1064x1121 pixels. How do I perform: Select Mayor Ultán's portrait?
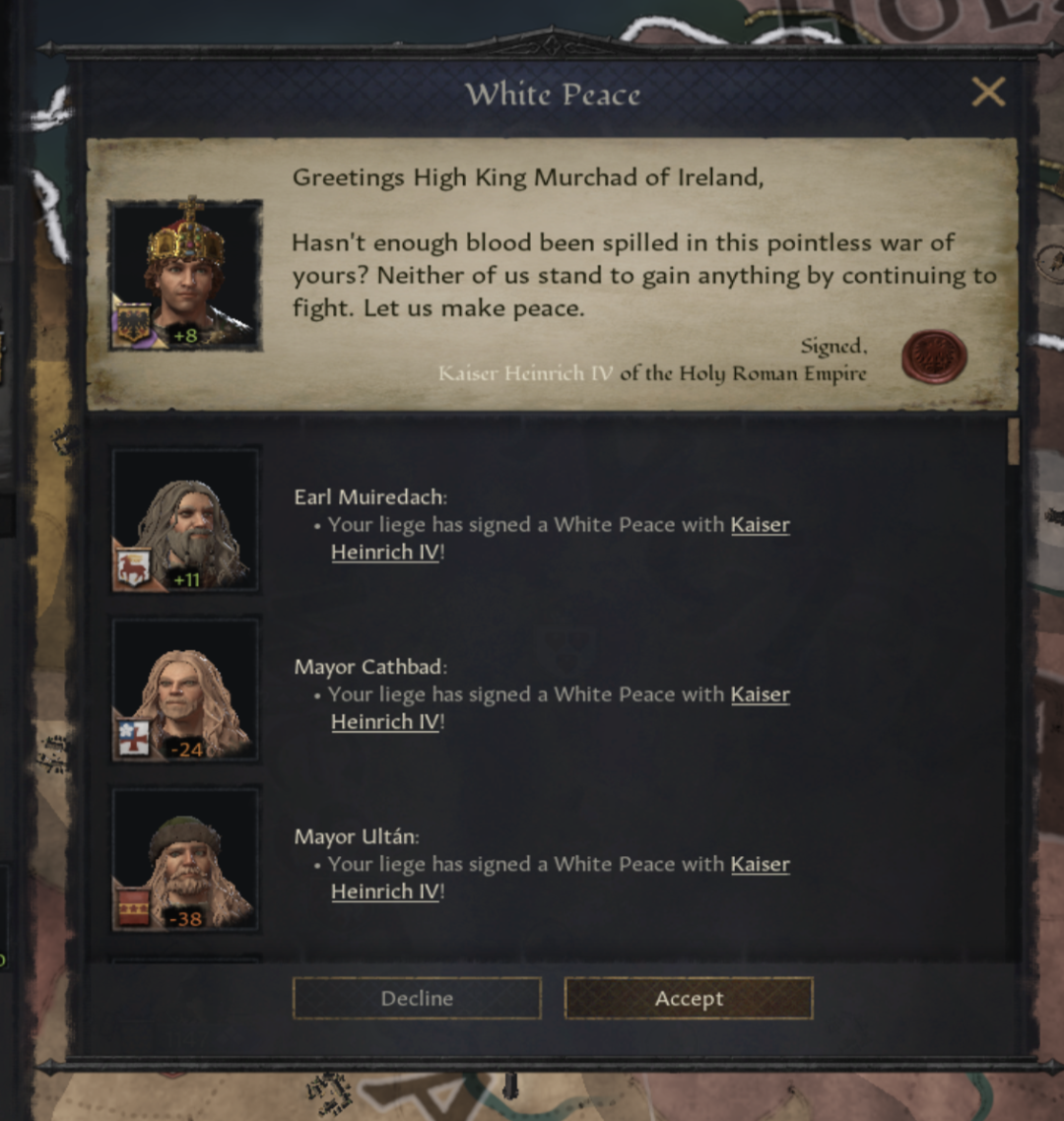[x=185, y=857]
